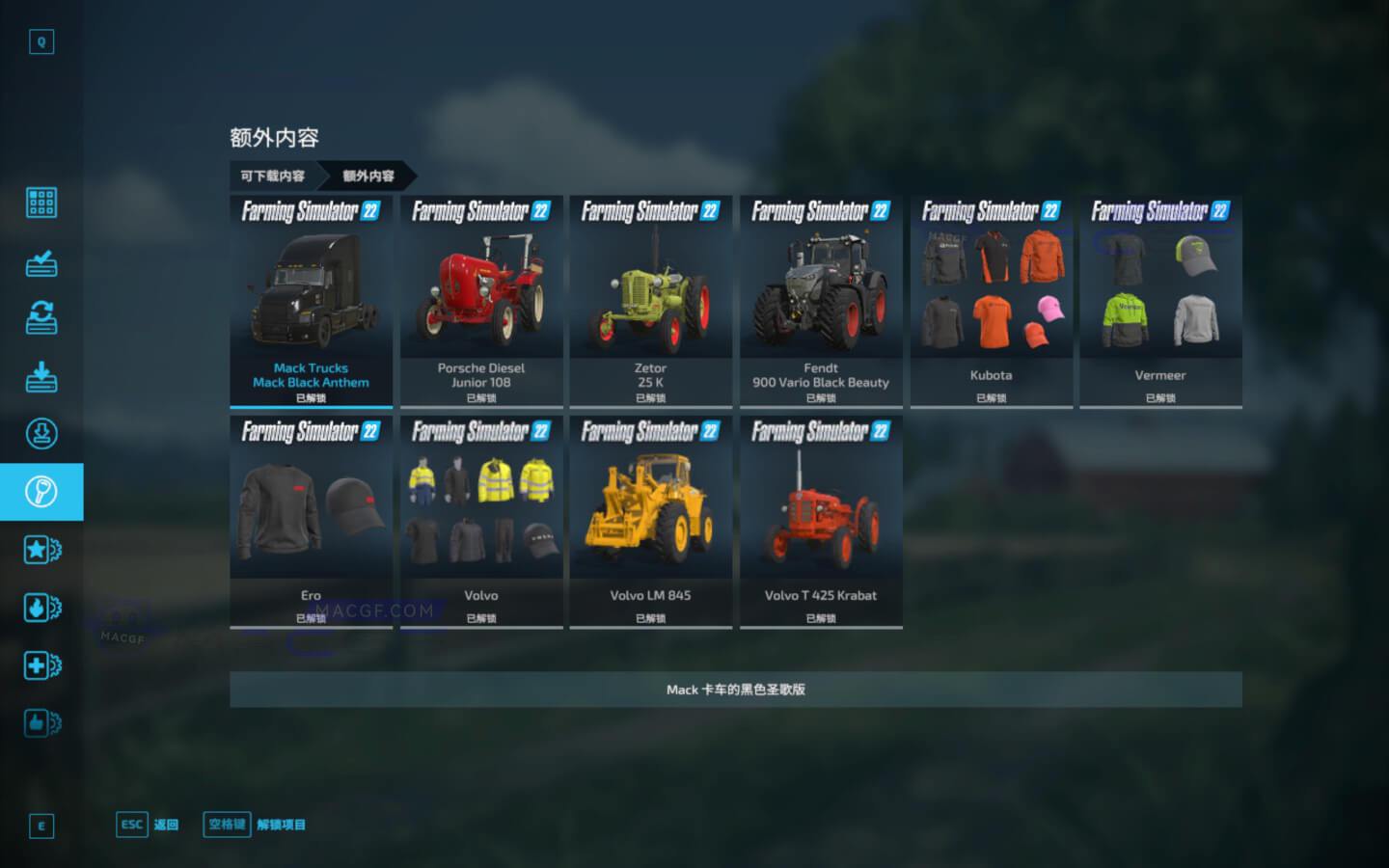Click the Mack 卡车的黑色圣歌版 description bar
Image resolution: width=1389 pixels, height=868 pixels.
click(736, 691)
